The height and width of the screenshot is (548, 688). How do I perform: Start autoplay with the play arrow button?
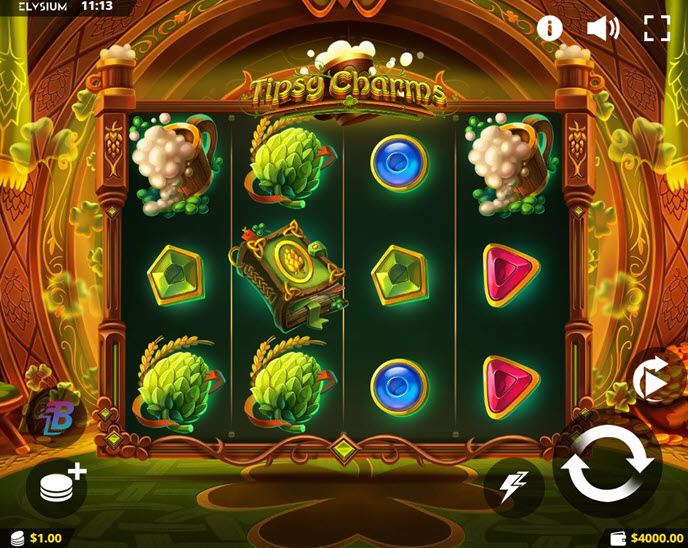click(652, 380)
